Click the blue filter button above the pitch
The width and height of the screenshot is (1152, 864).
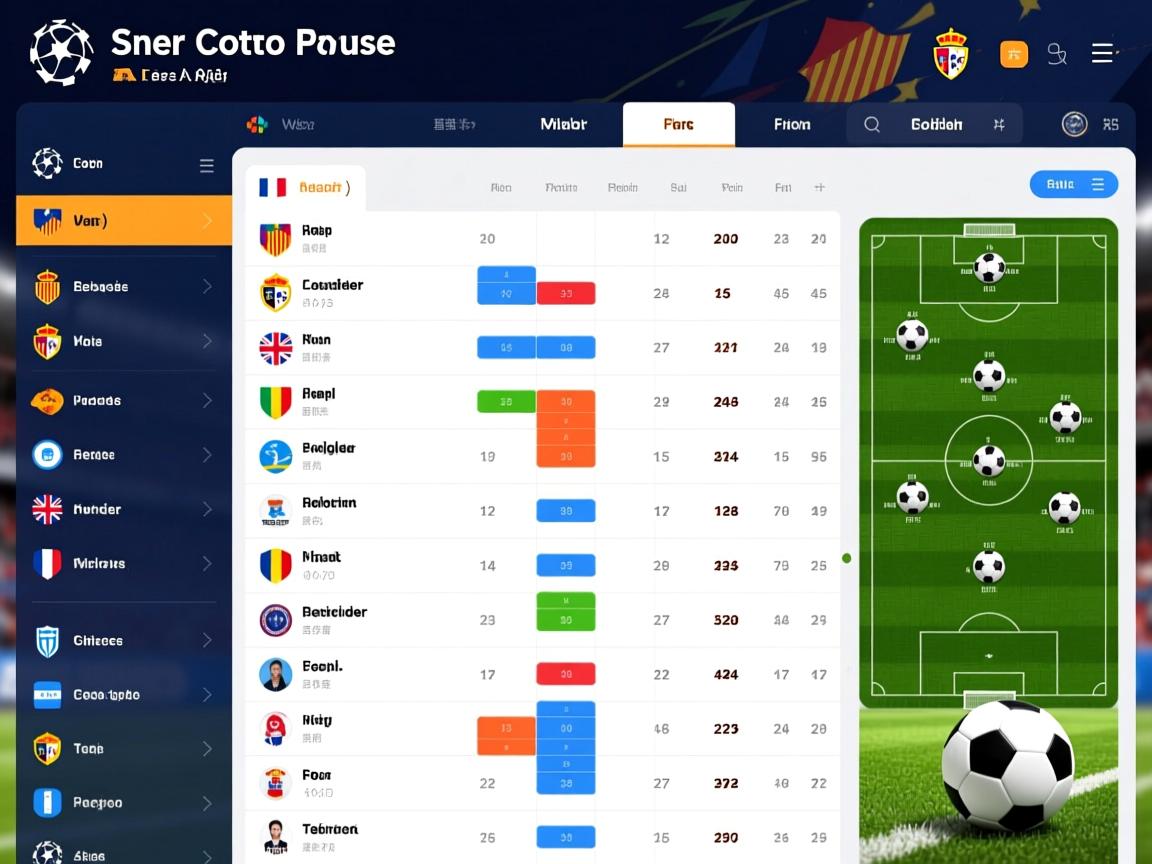1073,184
